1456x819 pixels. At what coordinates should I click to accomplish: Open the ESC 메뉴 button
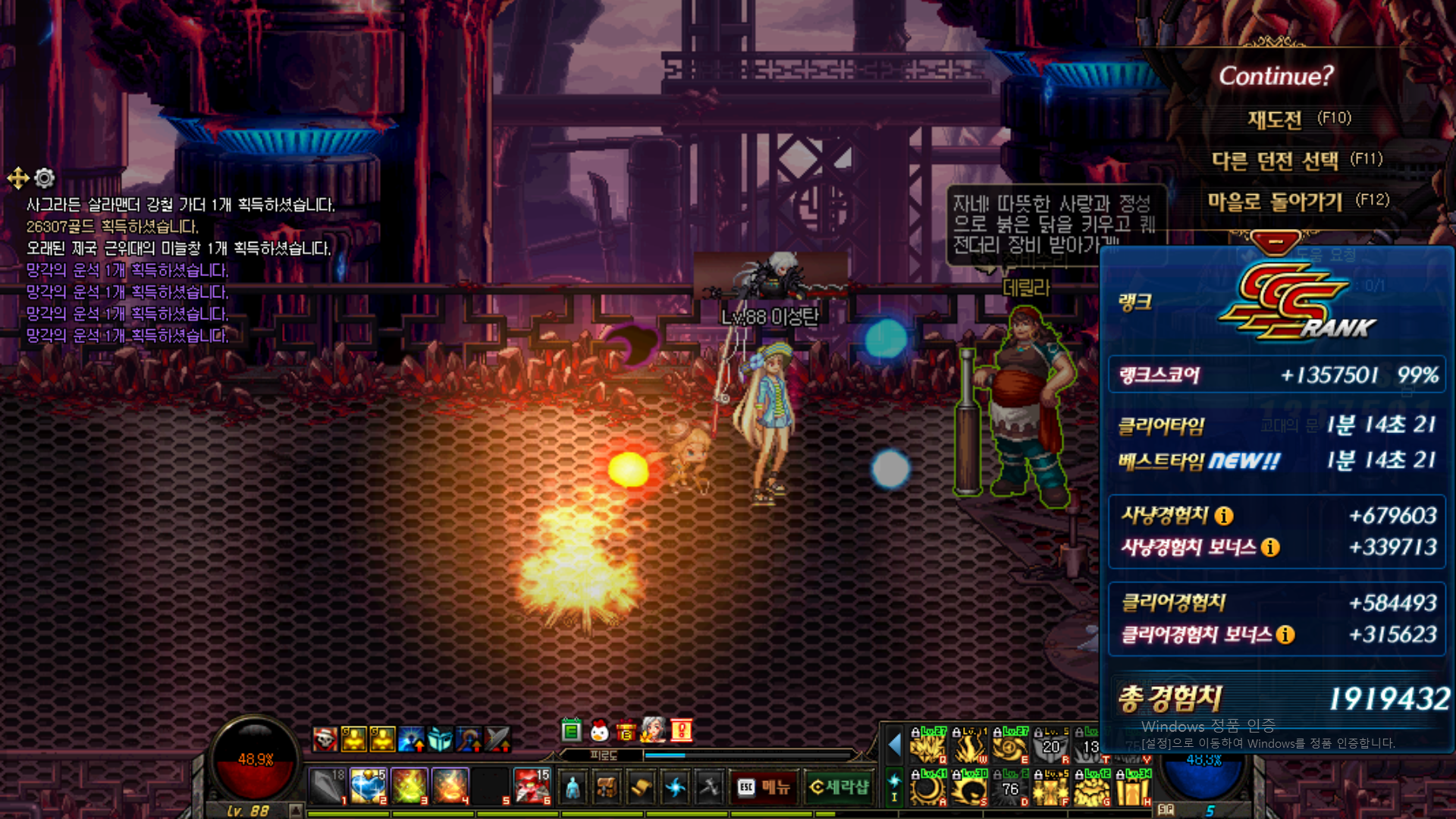[x=764, y=788]
